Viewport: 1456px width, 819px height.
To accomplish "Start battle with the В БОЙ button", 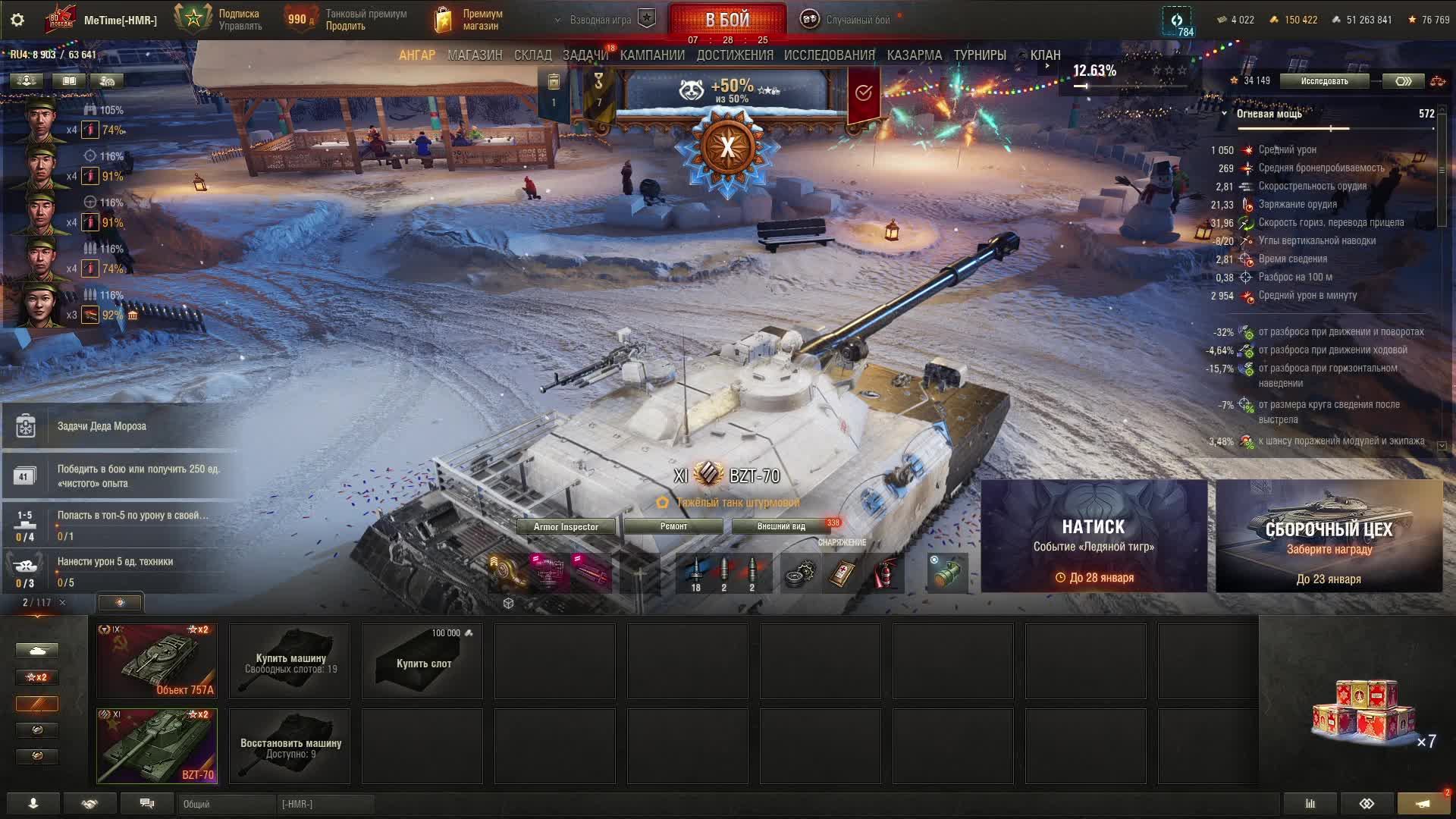I will 726,20.
